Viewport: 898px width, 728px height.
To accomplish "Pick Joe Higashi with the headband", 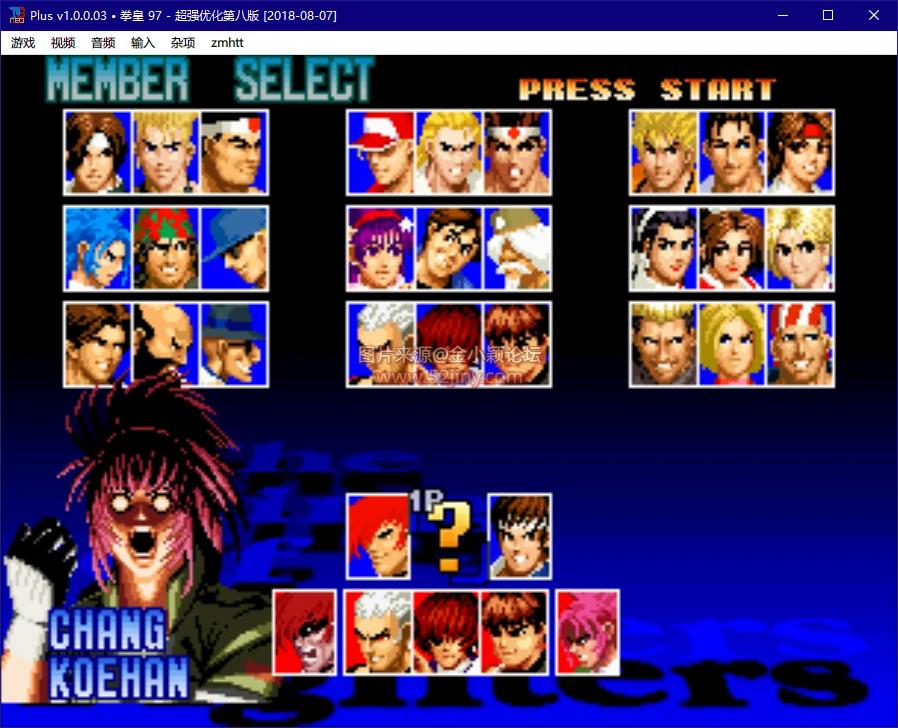I will (x=517, y=152).
